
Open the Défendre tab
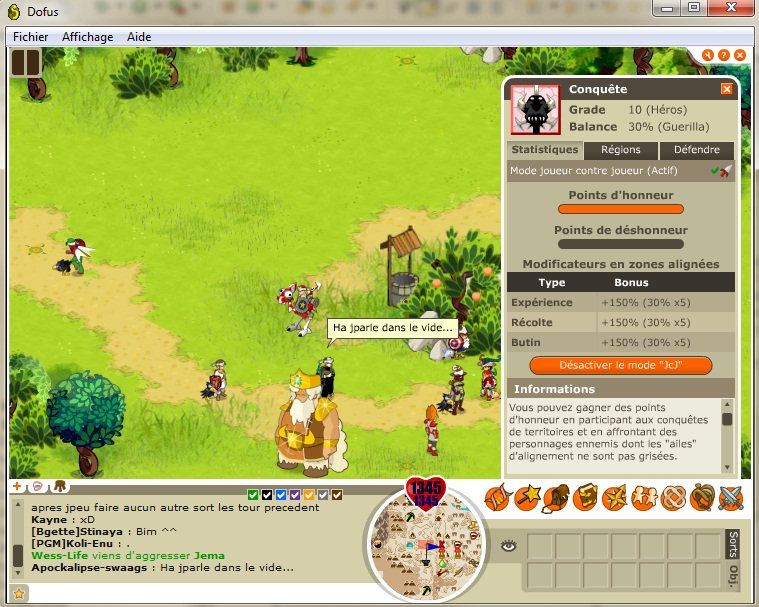696,150
